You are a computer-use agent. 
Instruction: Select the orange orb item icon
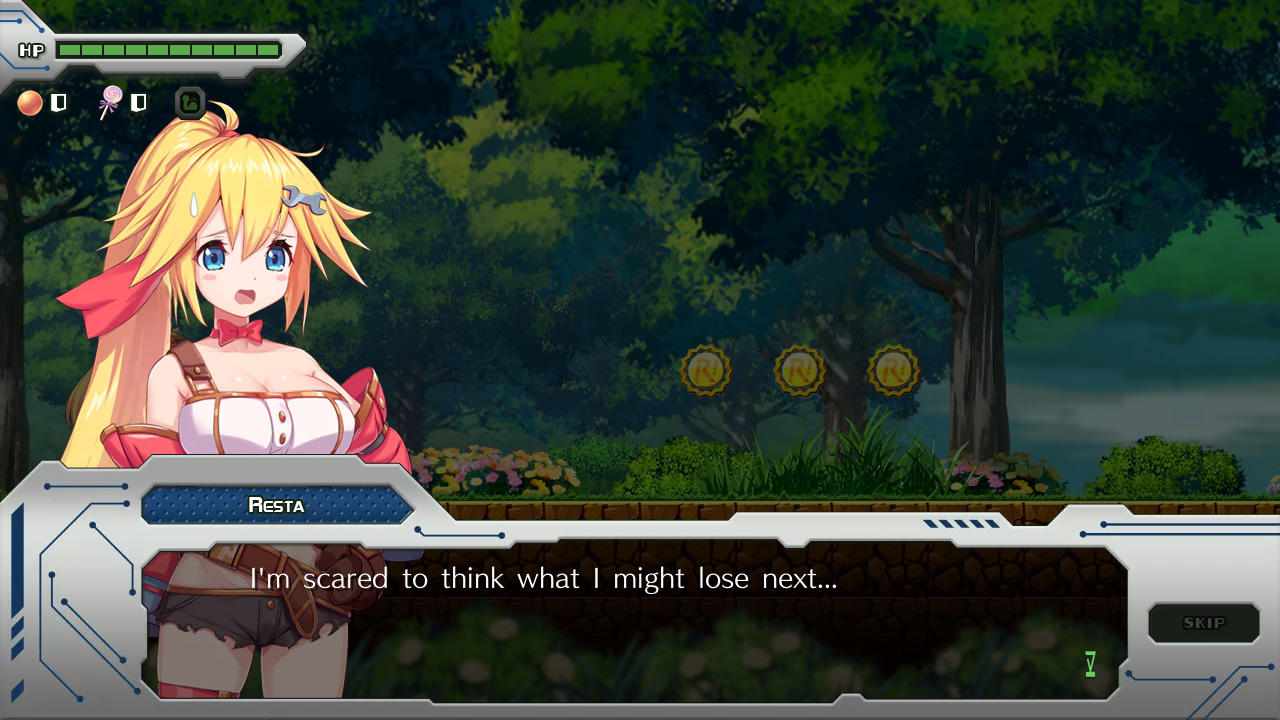point(30,103)
